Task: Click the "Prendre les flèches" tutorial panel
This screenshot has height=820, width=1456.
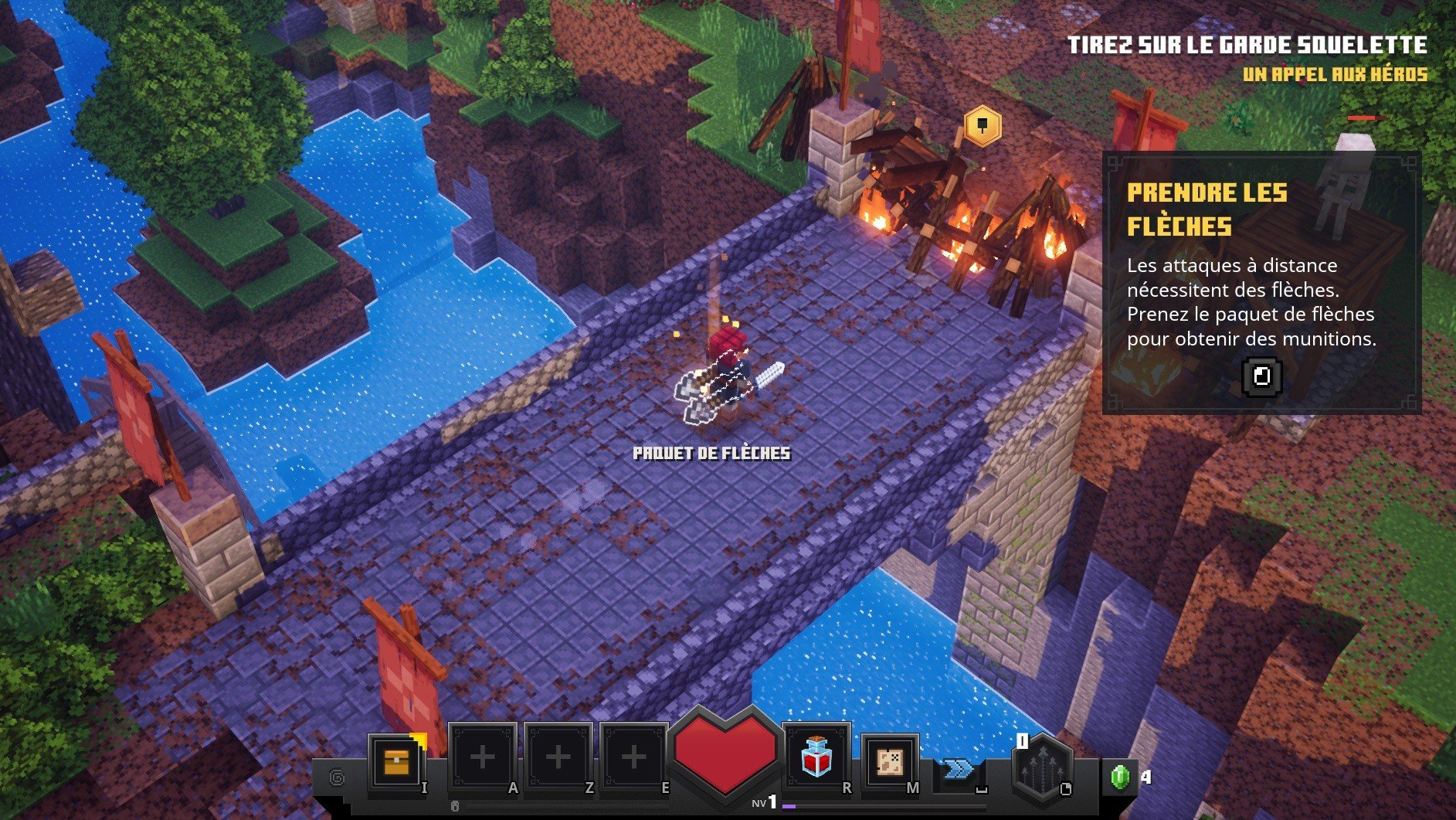Action: 1261,283
